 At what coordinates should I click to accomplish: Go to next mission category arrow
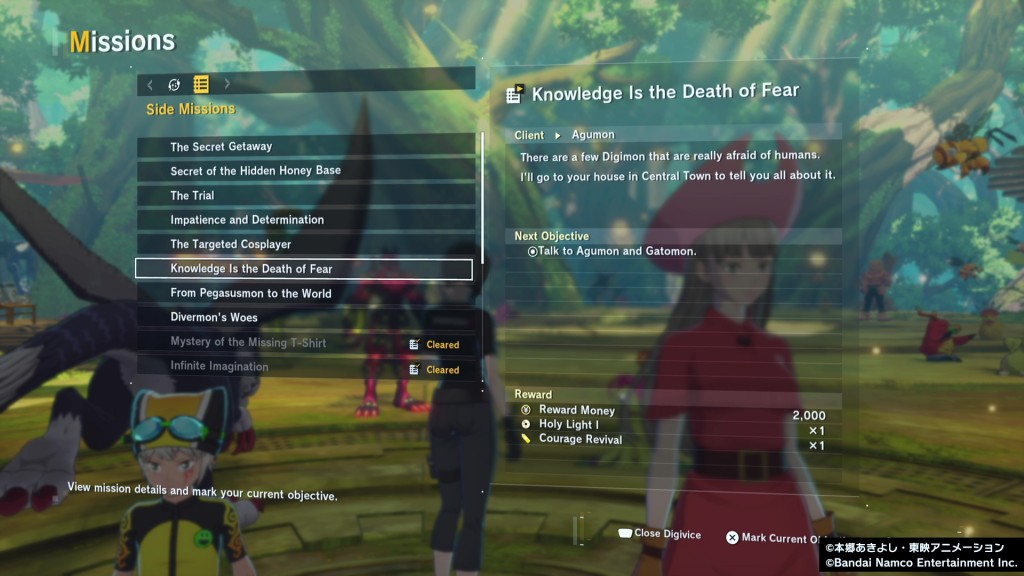coord(227,85)
